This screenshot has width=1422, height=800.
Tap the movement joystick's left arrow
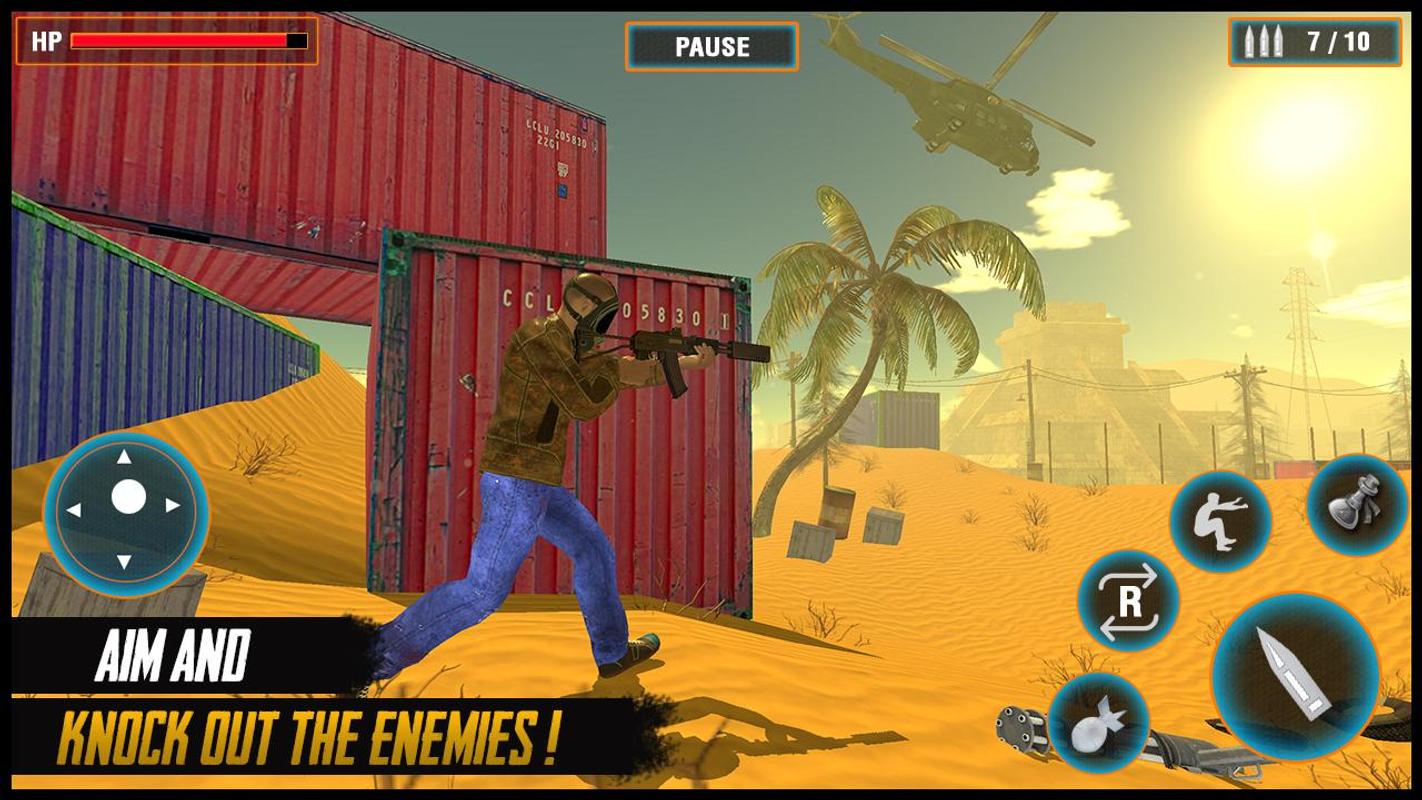(74, 510)
